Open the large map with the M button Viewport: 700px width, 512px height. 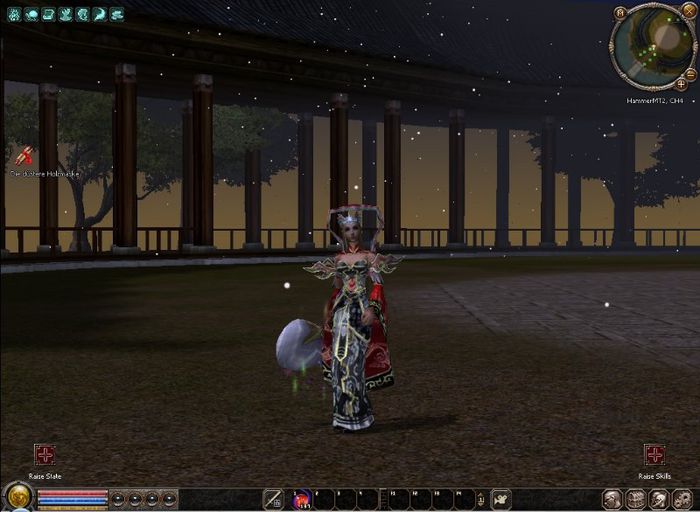[620, 12]
